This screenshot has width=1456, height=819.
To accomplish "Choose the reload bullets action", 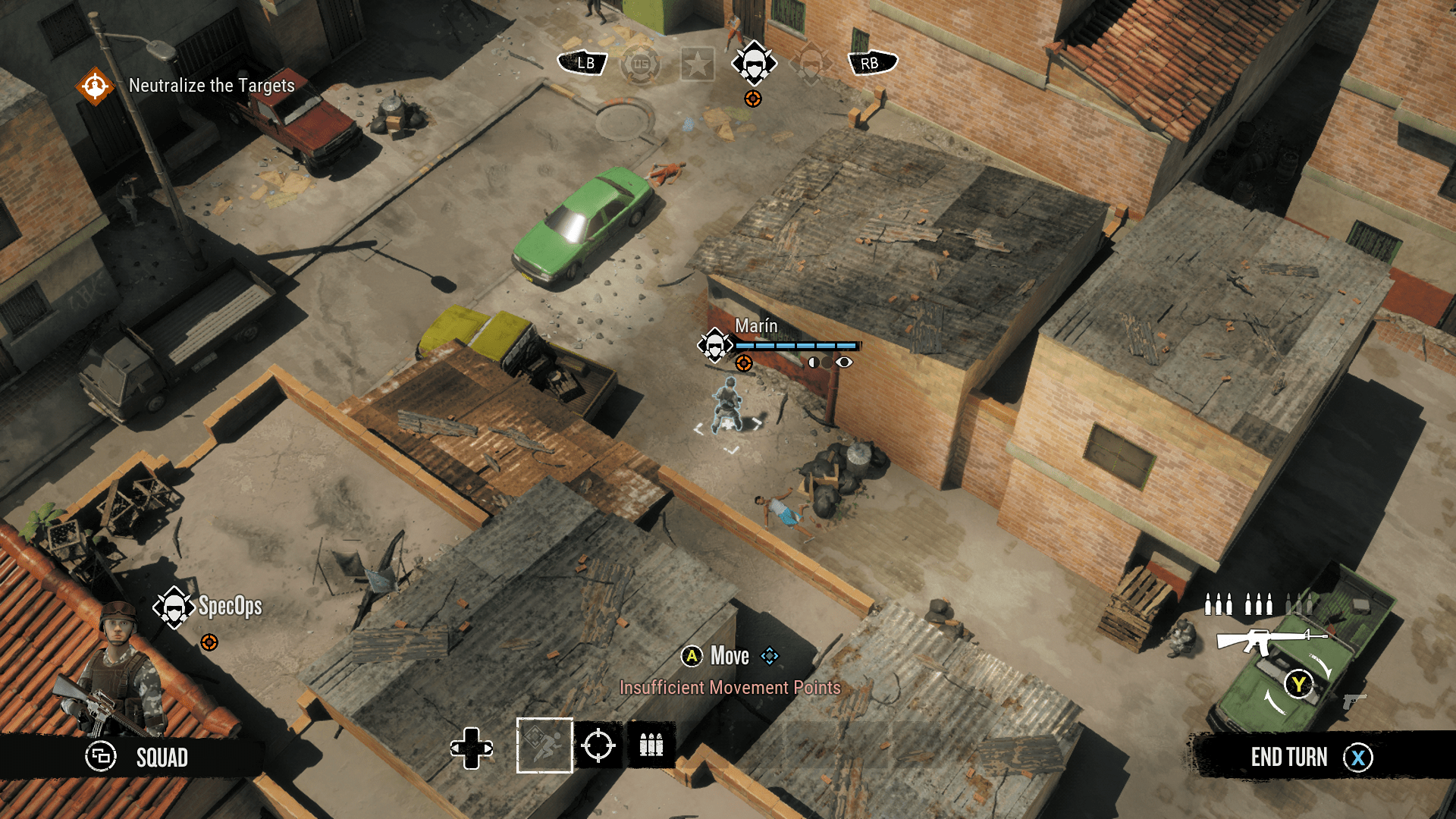I will tap(651, 745).
